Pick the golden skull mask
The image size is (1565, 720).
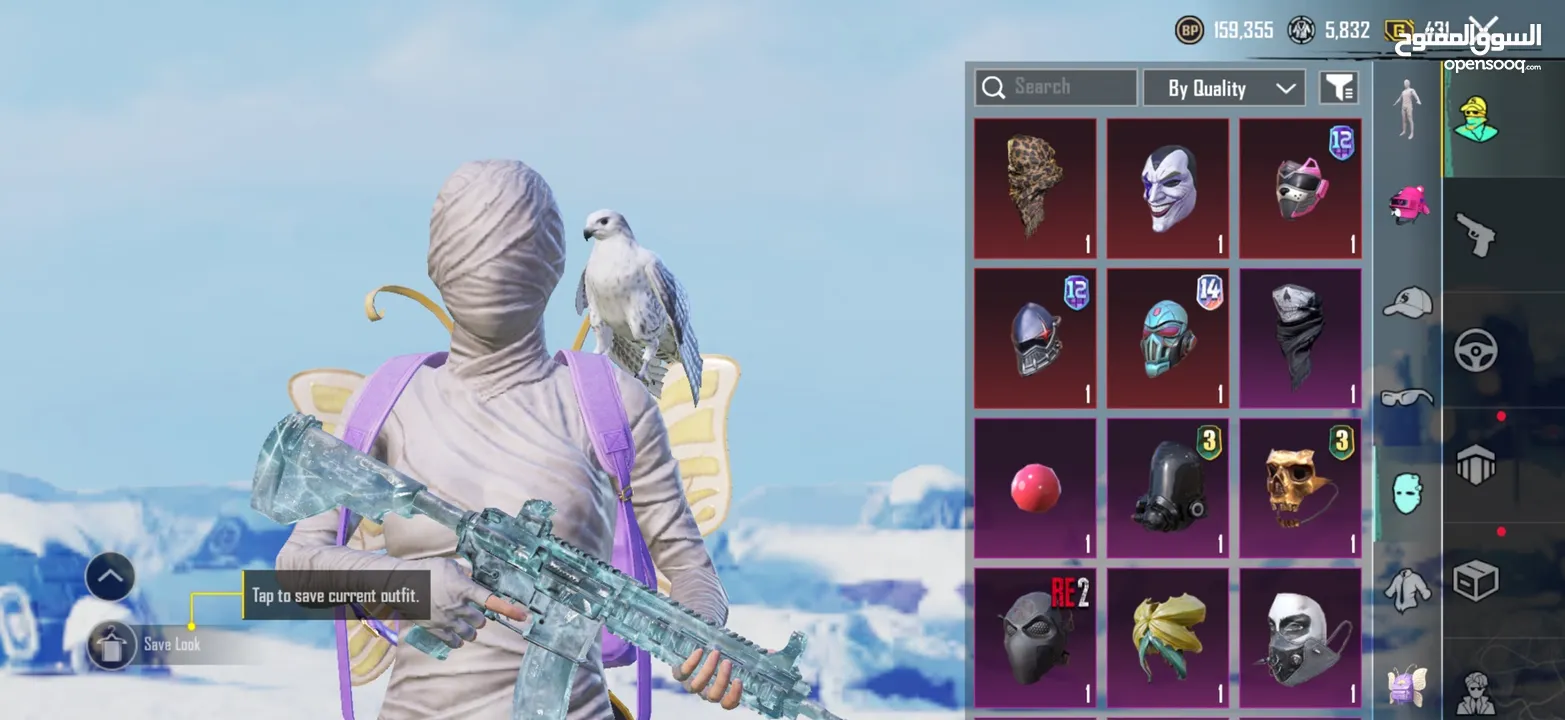pos(1300,488)
